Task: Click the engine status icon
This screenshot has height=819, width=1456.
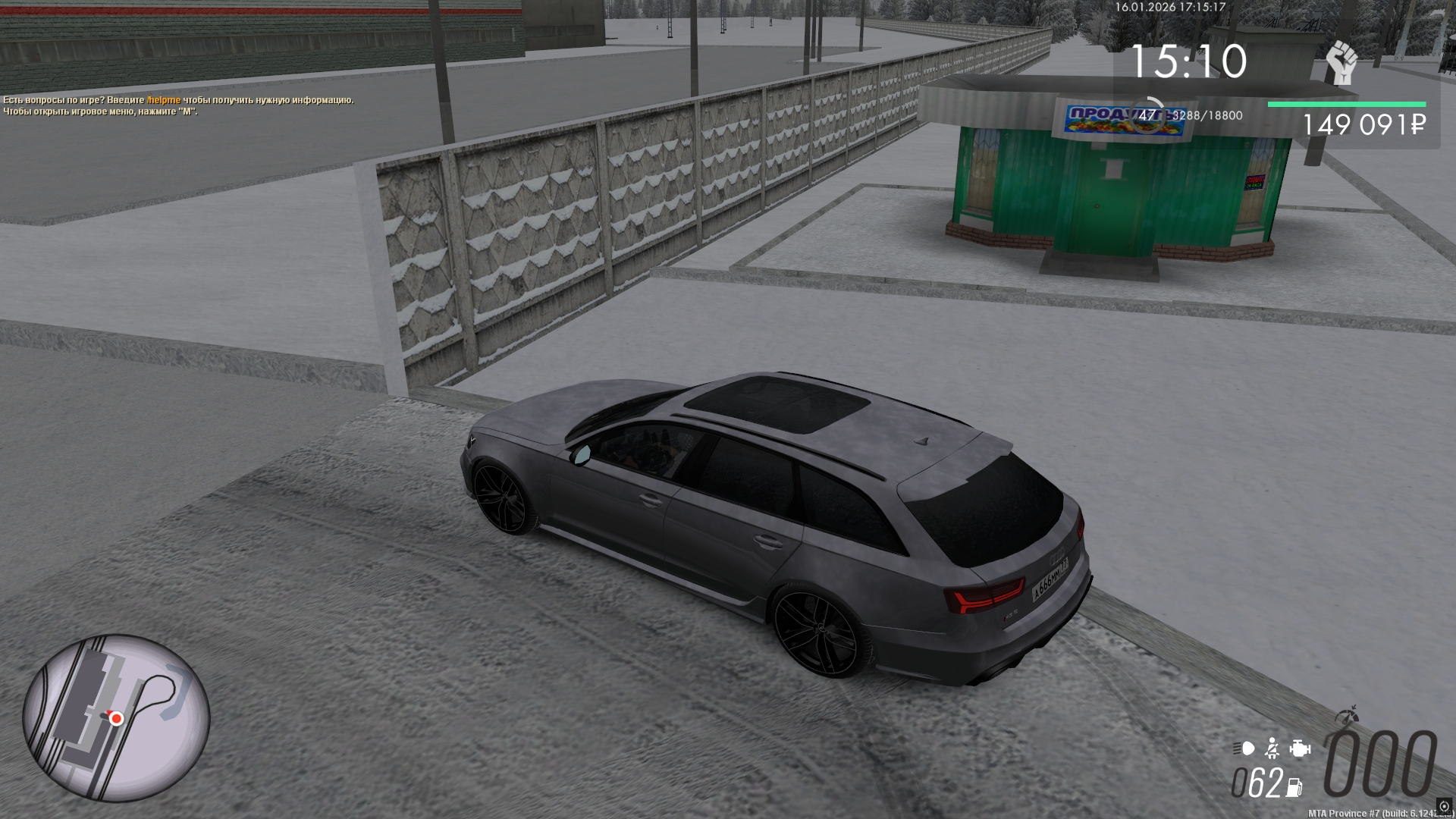Action: [x=1300, y=749]
